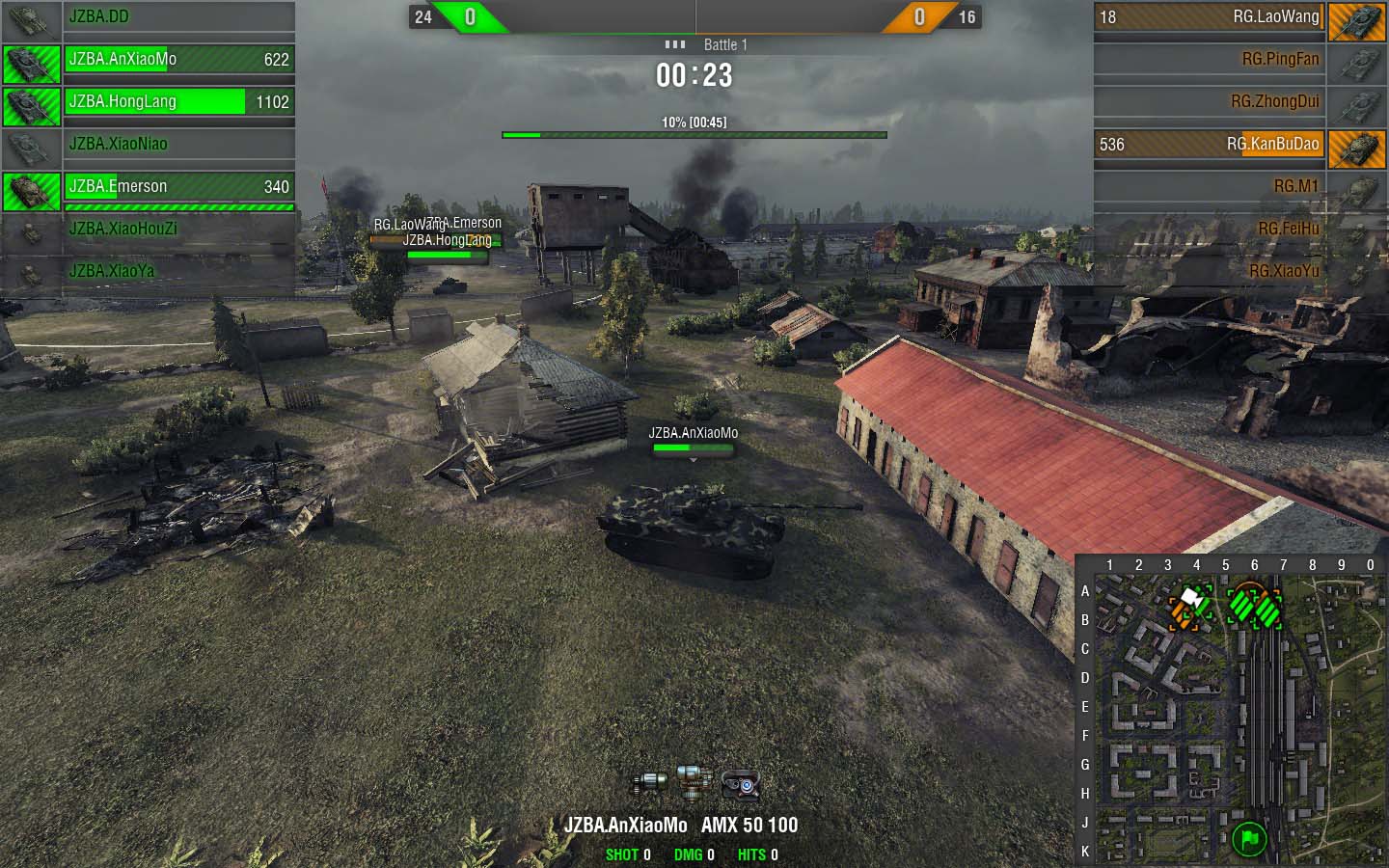The width and height of the screenshot is (1389, 868).
Task: Click the JZBA.DD player row
Action: point(178,17)
